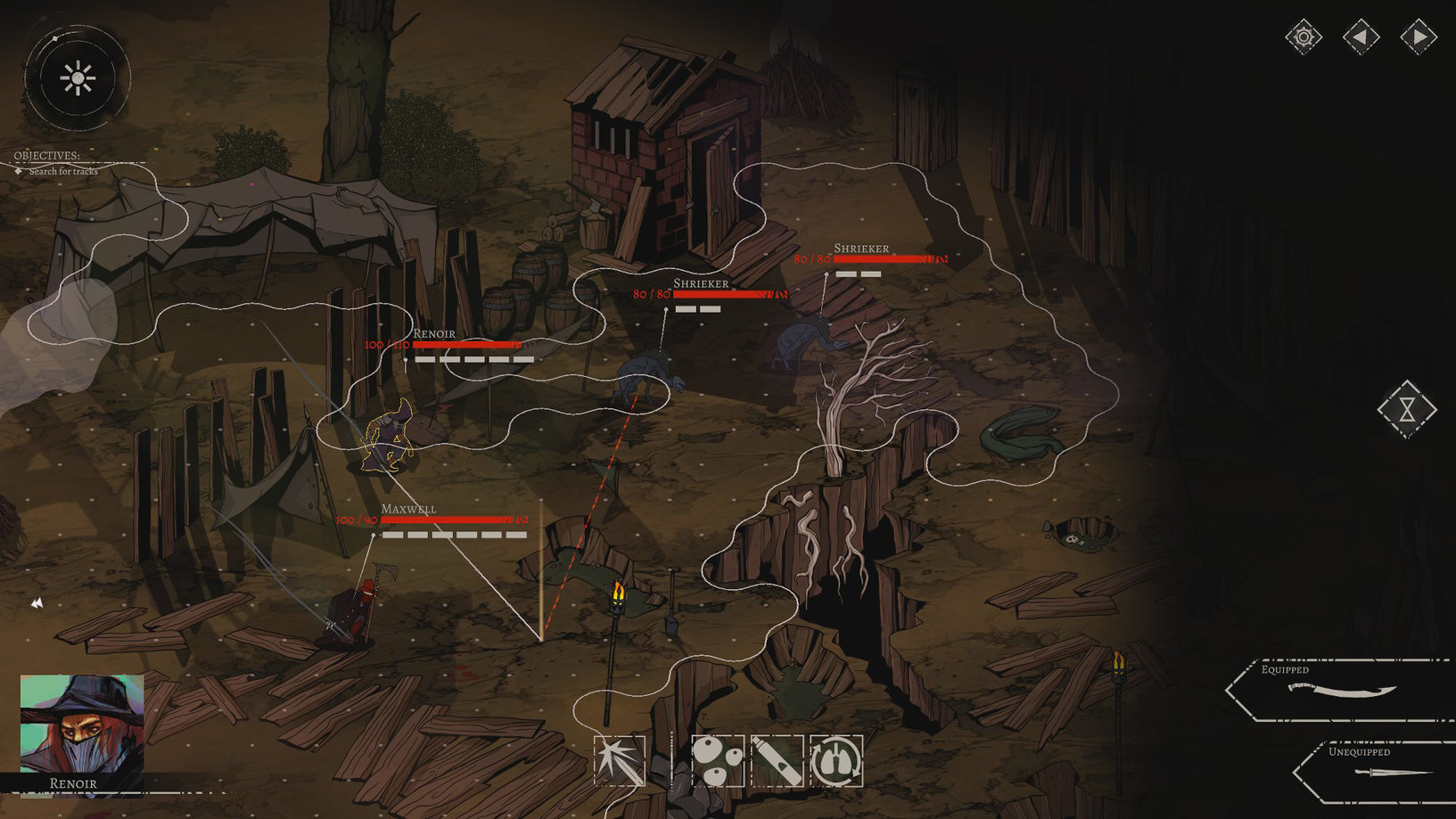Screen dimensions: 1456x819
Task: Activate the lungs breath recovery ability
Action: pos(836,761)
